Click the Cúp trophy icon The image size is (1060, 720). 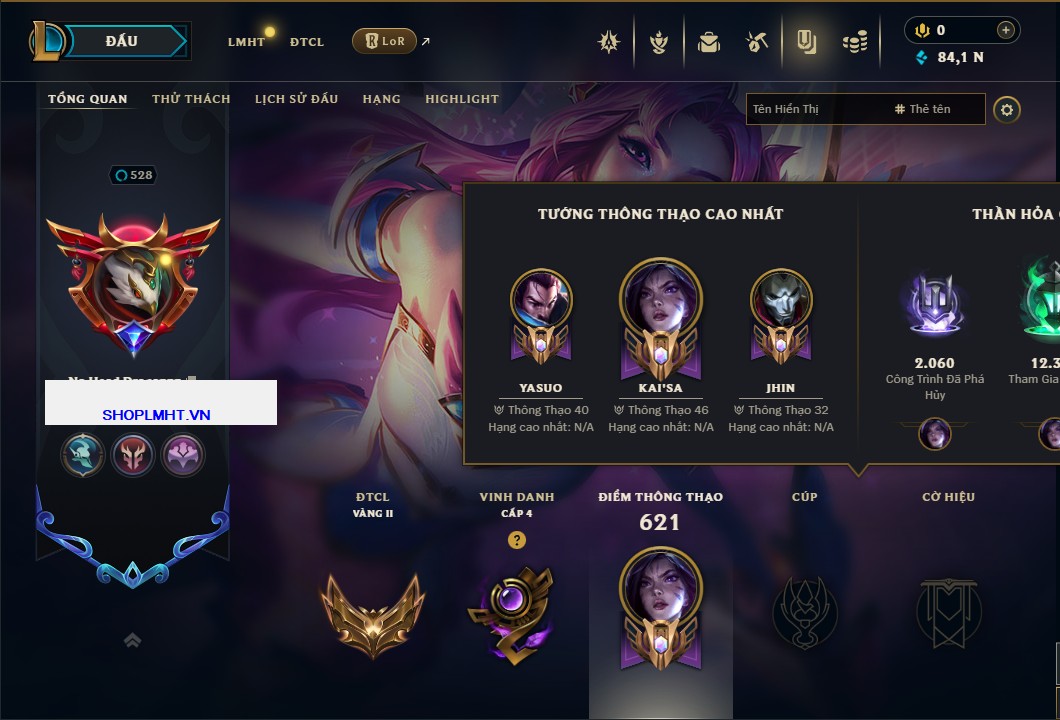coord(805,612)
